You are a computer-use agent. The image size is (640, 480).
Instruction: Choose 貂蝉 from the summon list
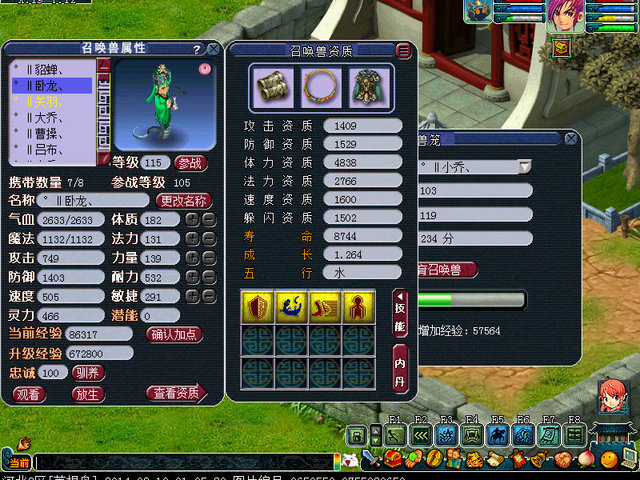click(48, 70)
